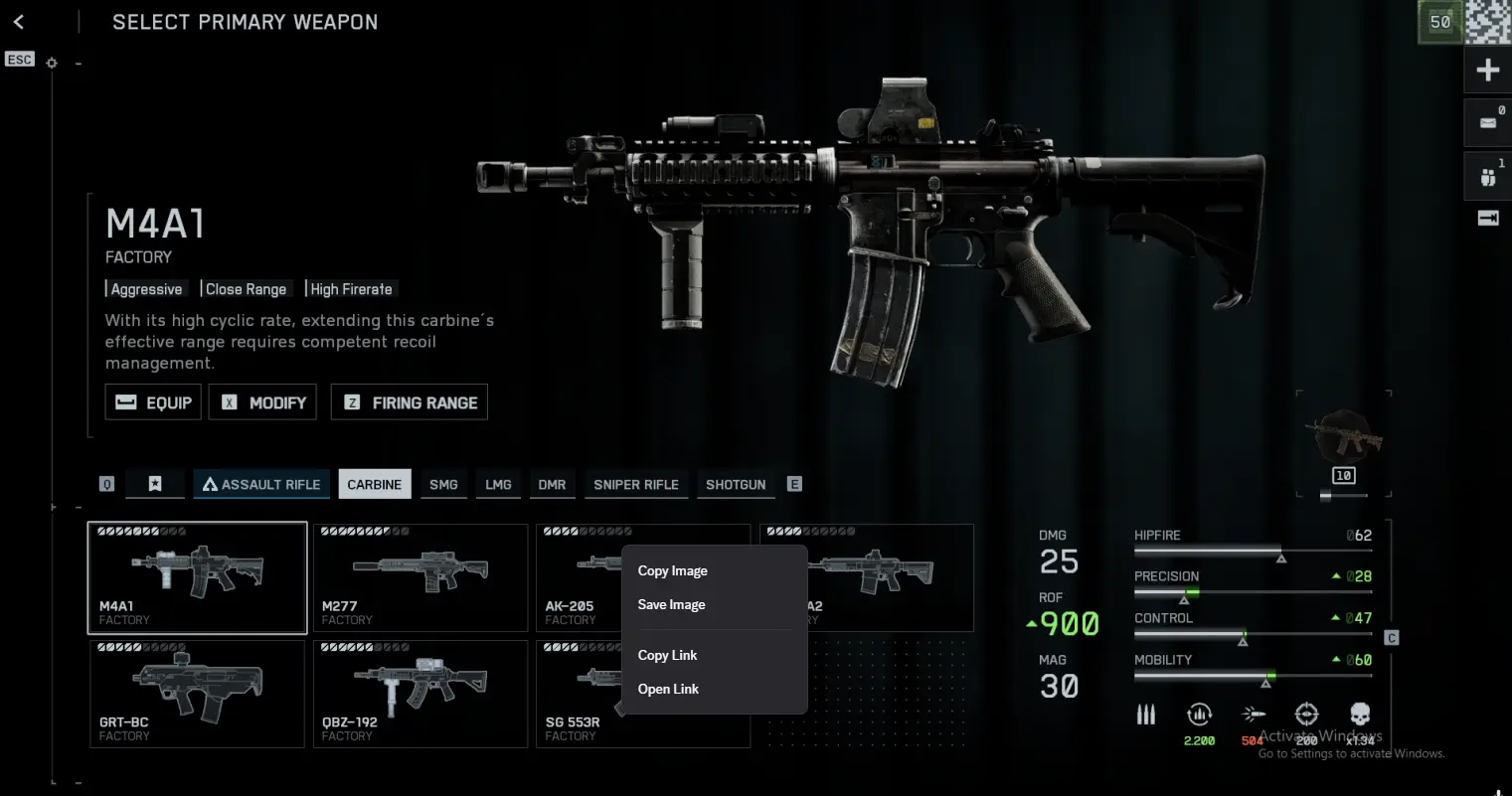Open the LMG weapon category
The image size is (1512, 796).
tap(498, 485)
